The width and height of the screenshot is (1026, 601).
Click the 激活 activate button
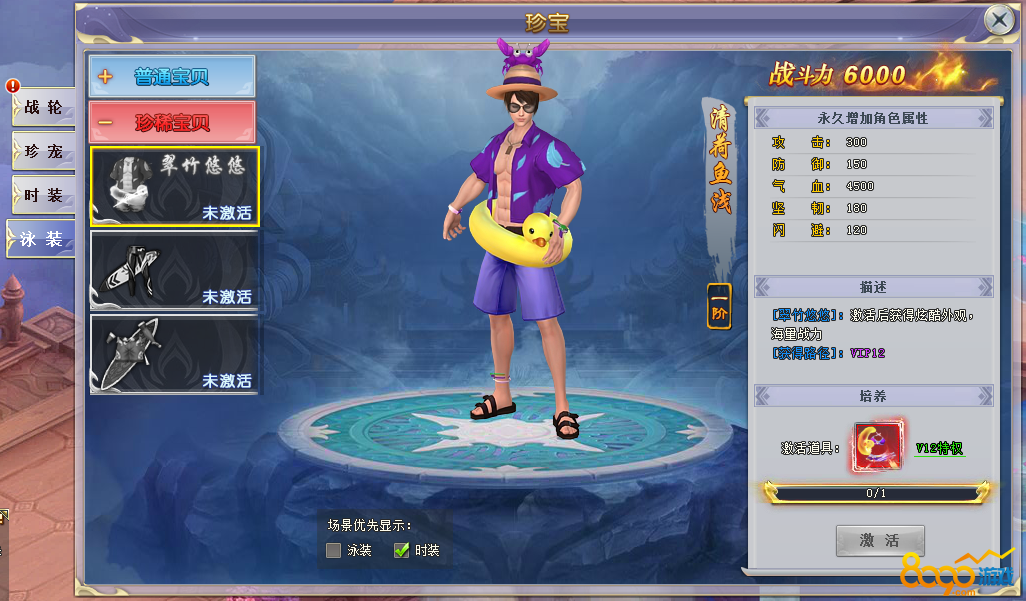(880, 541)
